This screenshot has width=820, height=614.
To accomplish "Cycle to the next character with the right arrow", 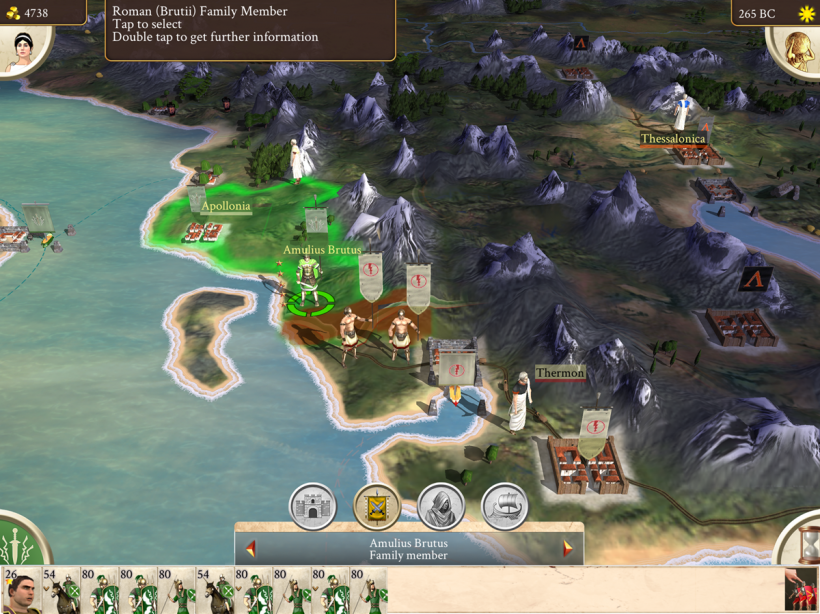I will pyautogui.click(x=568, y=549).
